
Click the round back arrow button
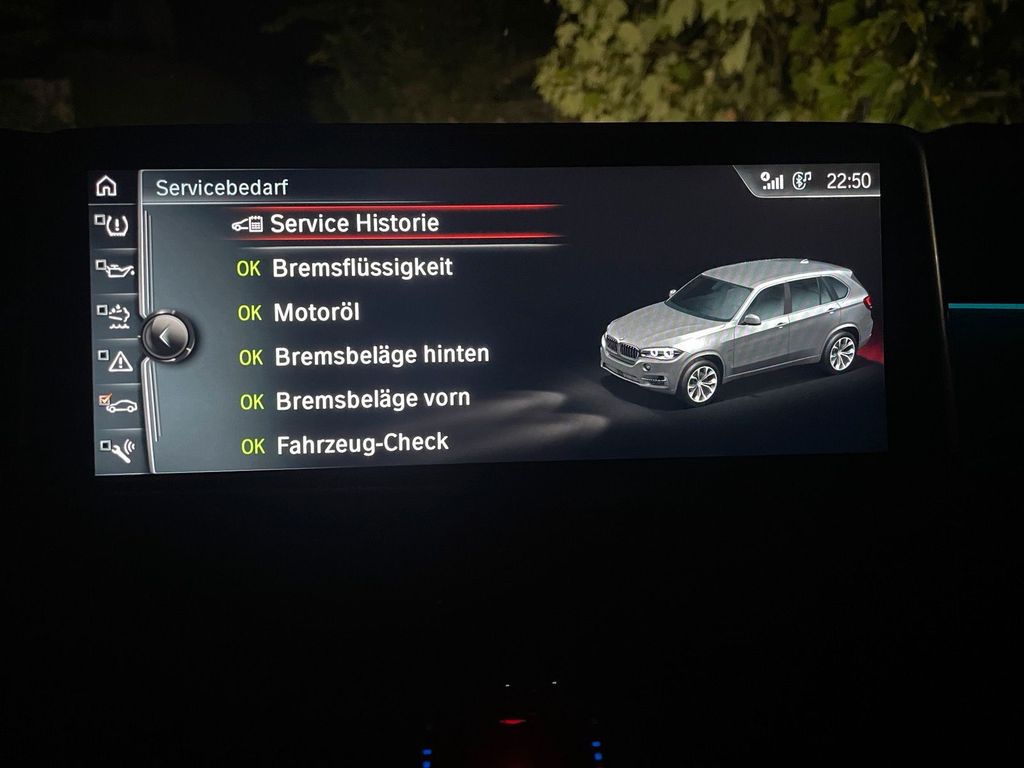click(165, 337)
